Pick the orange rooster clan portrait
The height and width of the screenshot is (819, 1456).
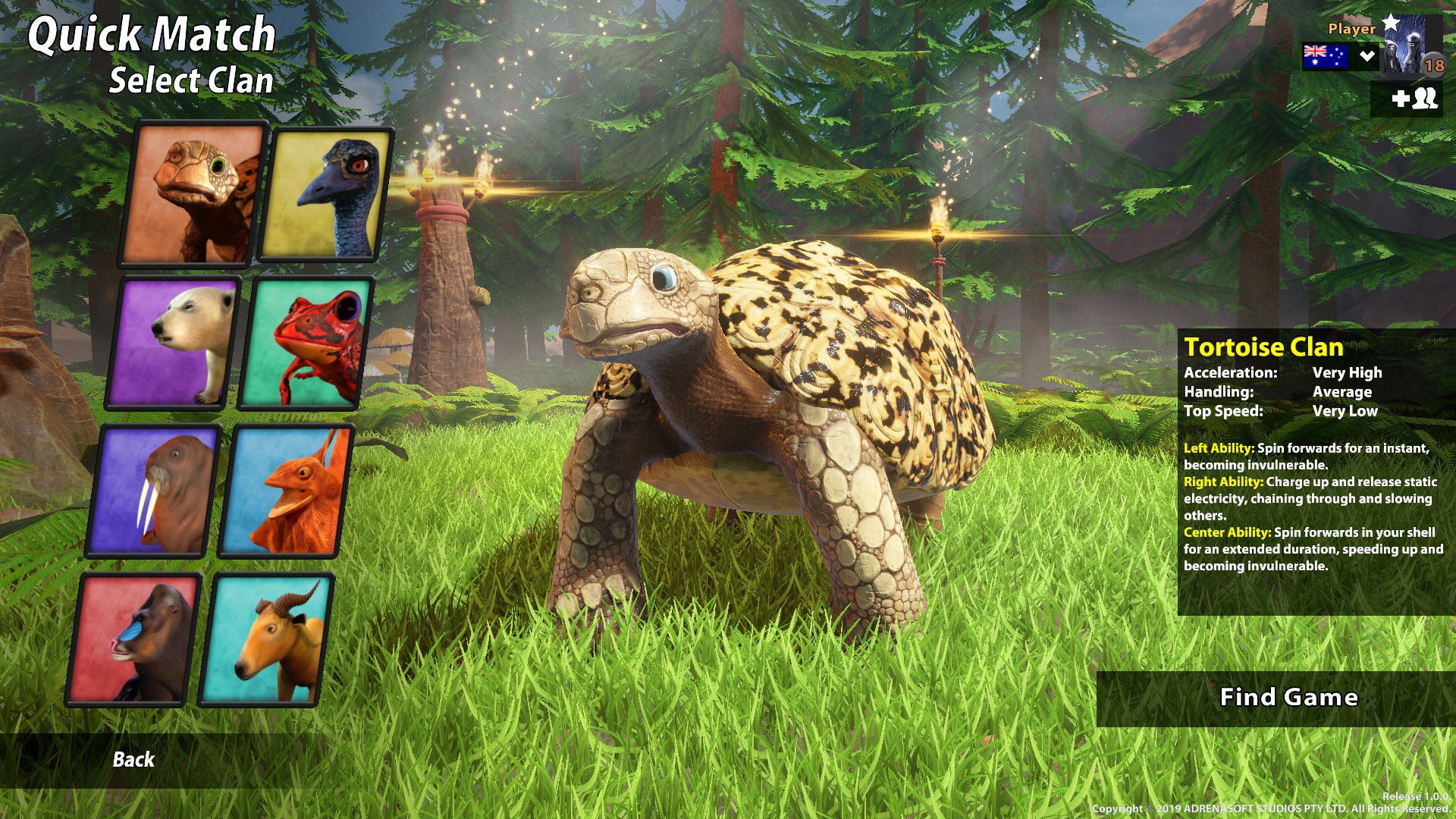point(287,491)
